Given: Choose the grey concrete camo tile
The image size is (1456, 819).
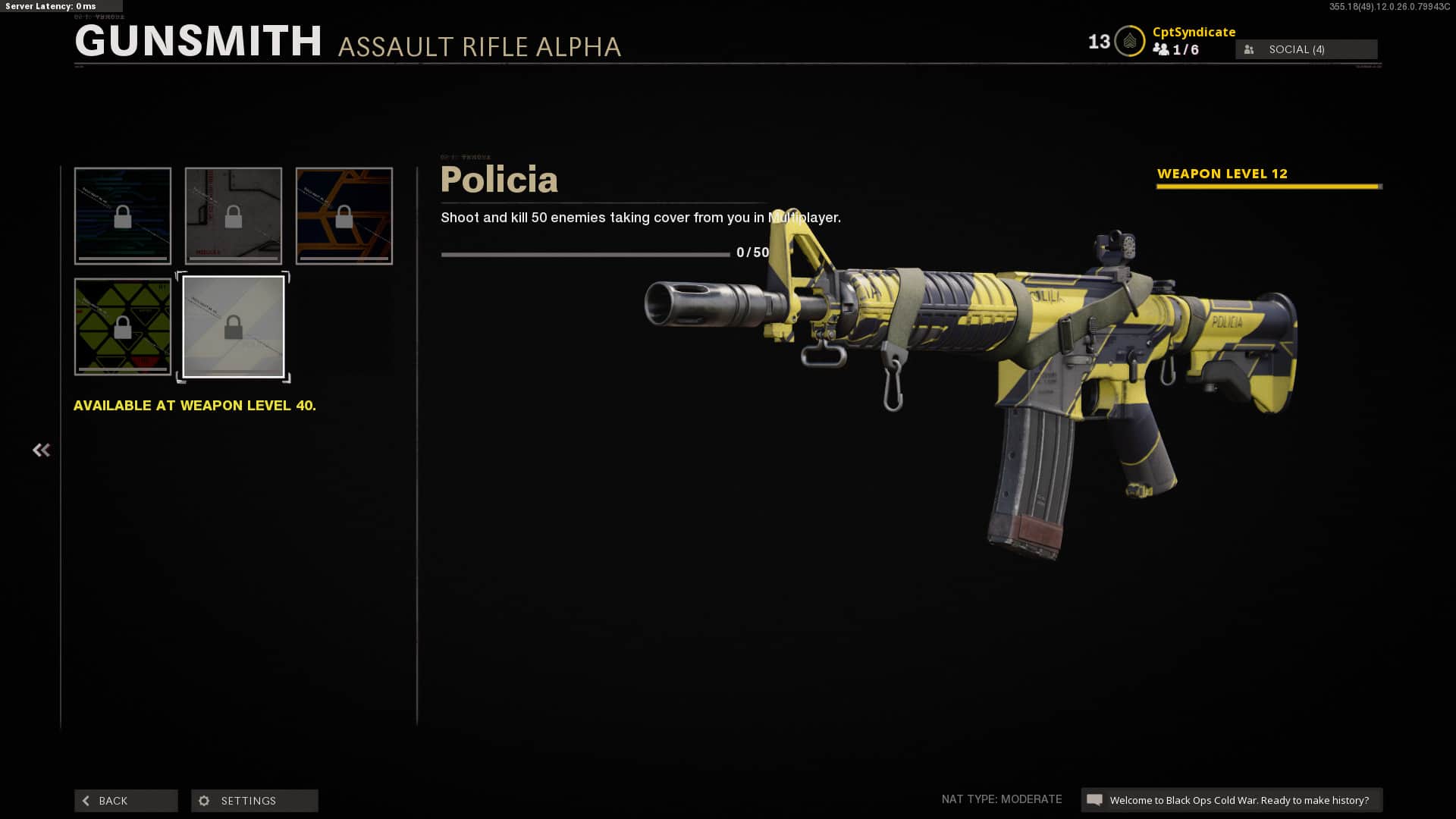Looking at the screenshot, I should [234, 216].
